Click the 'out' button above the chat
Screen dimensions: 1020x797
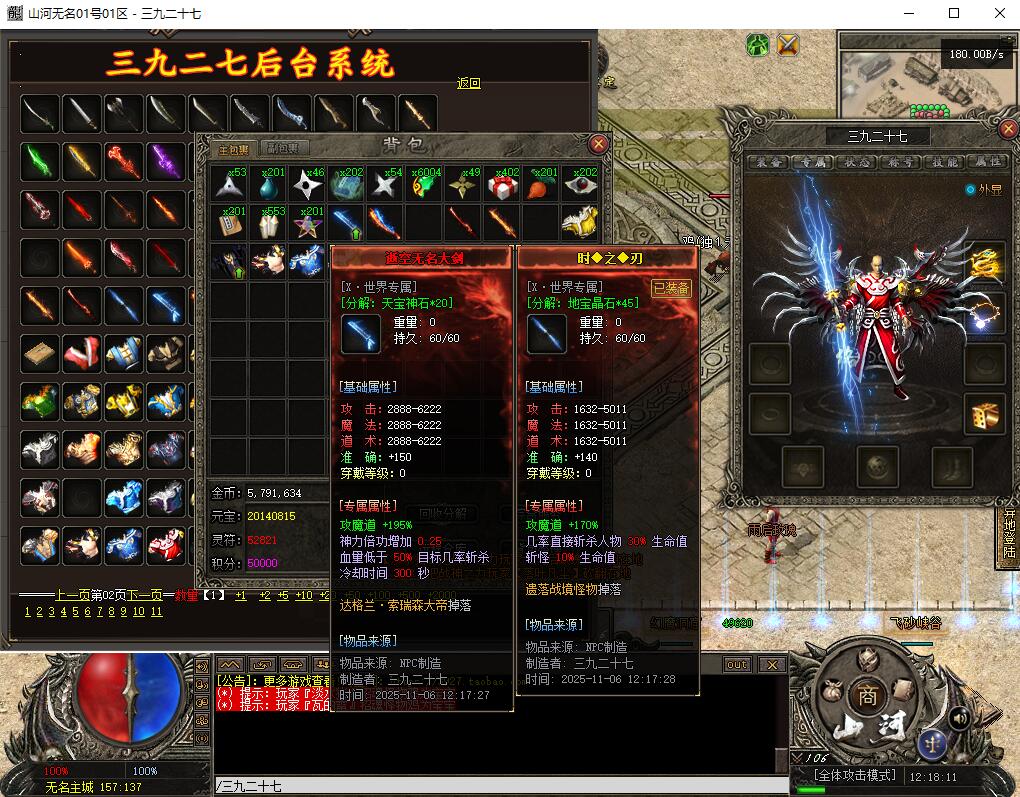[x=737, y=664]
